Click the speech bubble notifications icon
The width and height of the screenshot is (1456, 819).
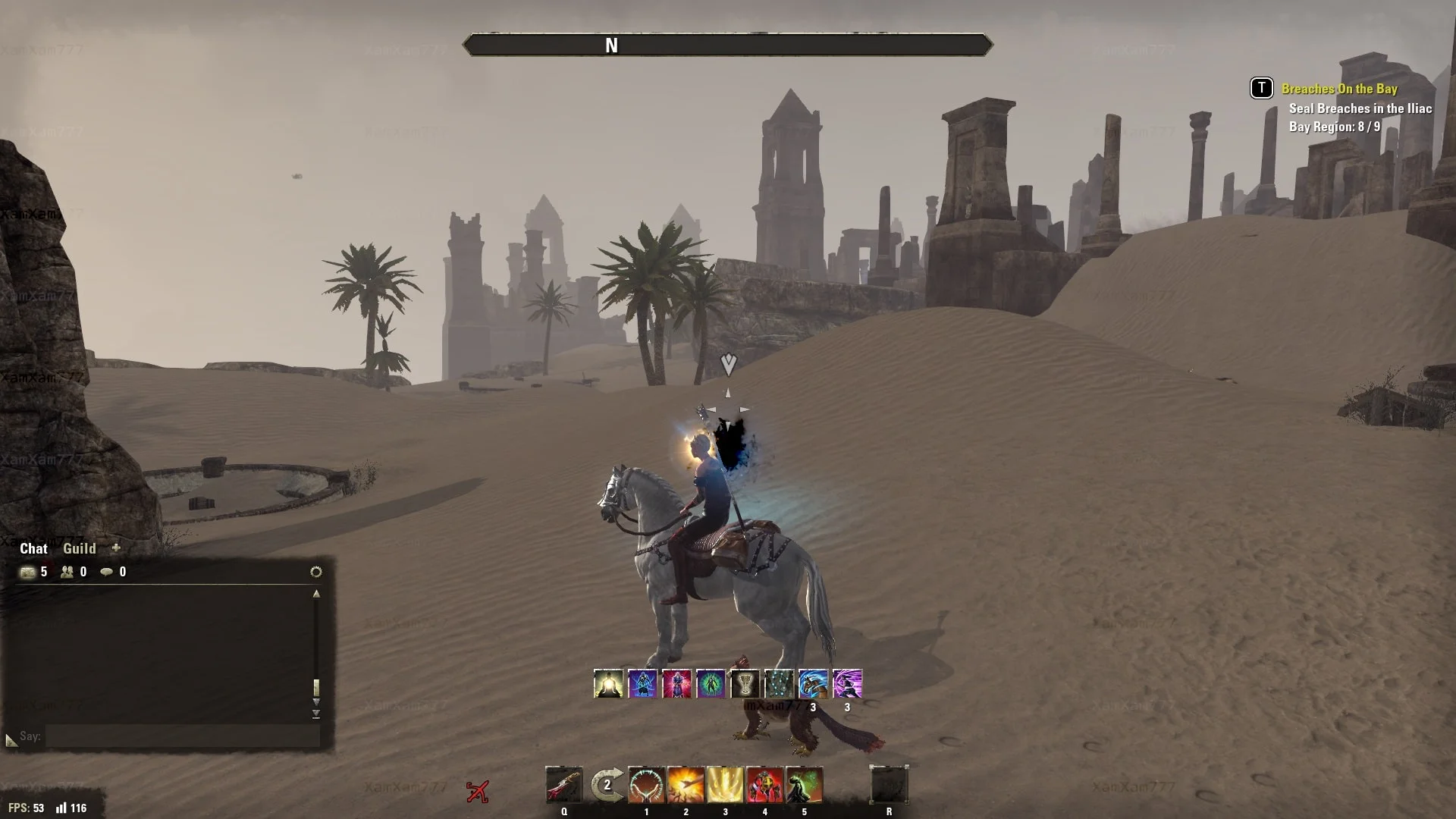[x=107, y=573]
